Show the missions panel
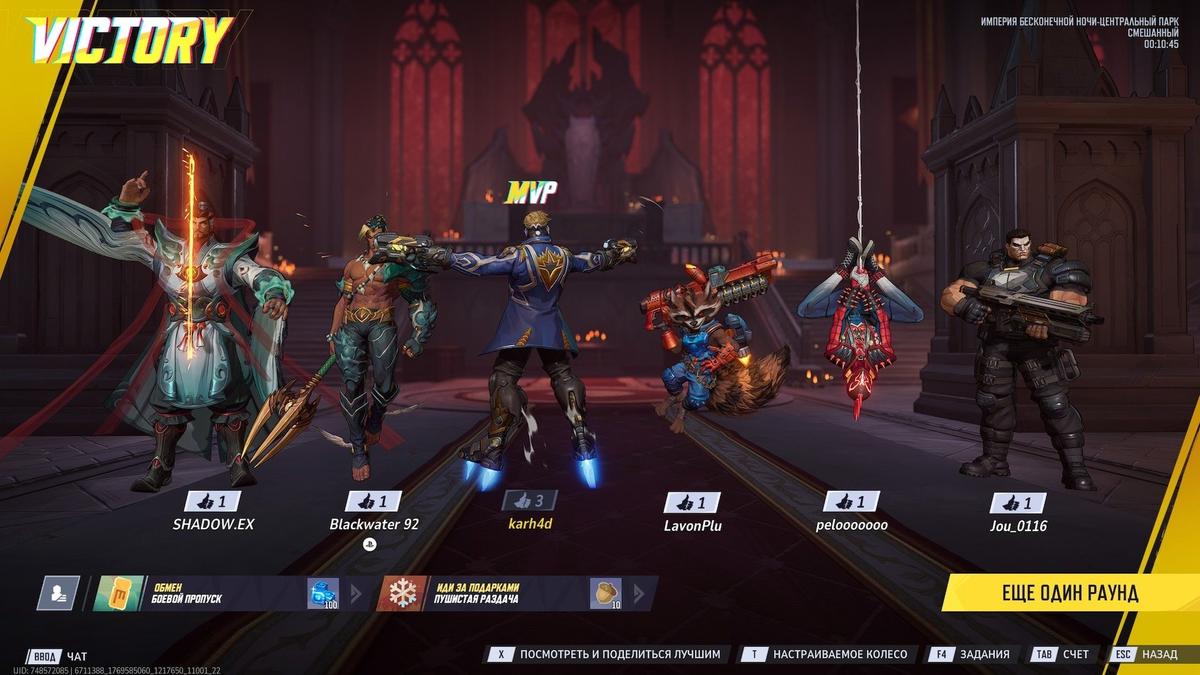Screen dimensions: 1200x675 (971, 654)
